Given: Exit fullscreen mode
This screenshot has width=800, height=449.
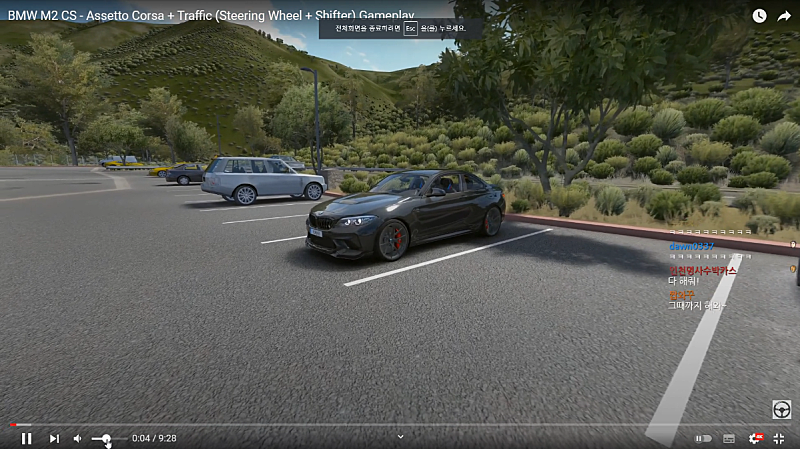Looking at the screenshot, I should click(780, 438).
